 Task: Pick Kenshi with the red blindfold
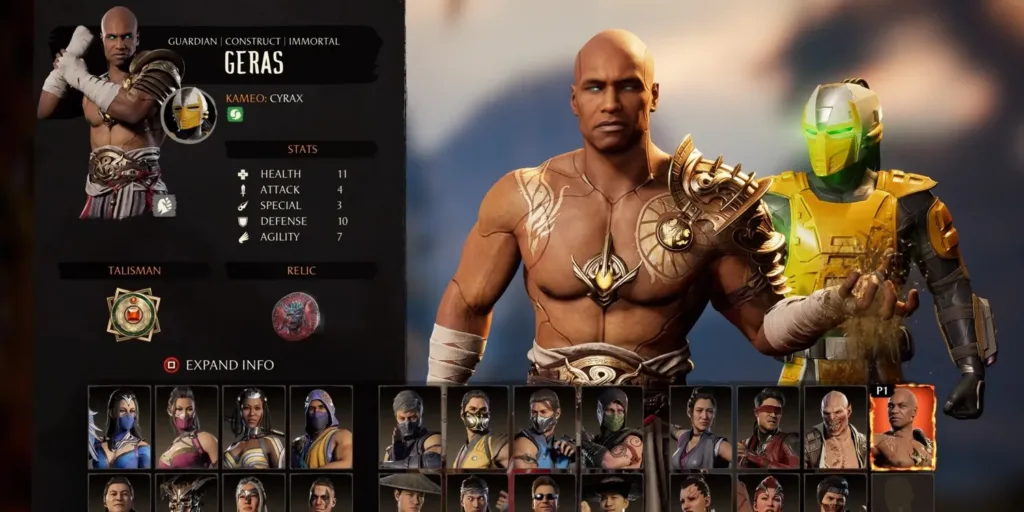[767, 427]
